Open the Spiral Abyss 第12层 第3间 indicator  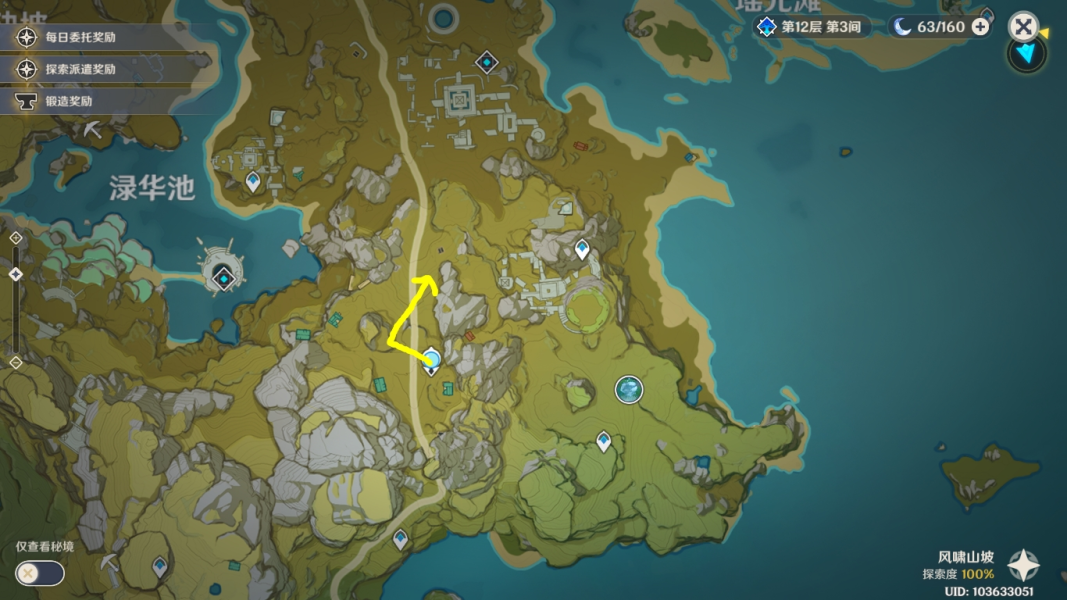[810, 27]
